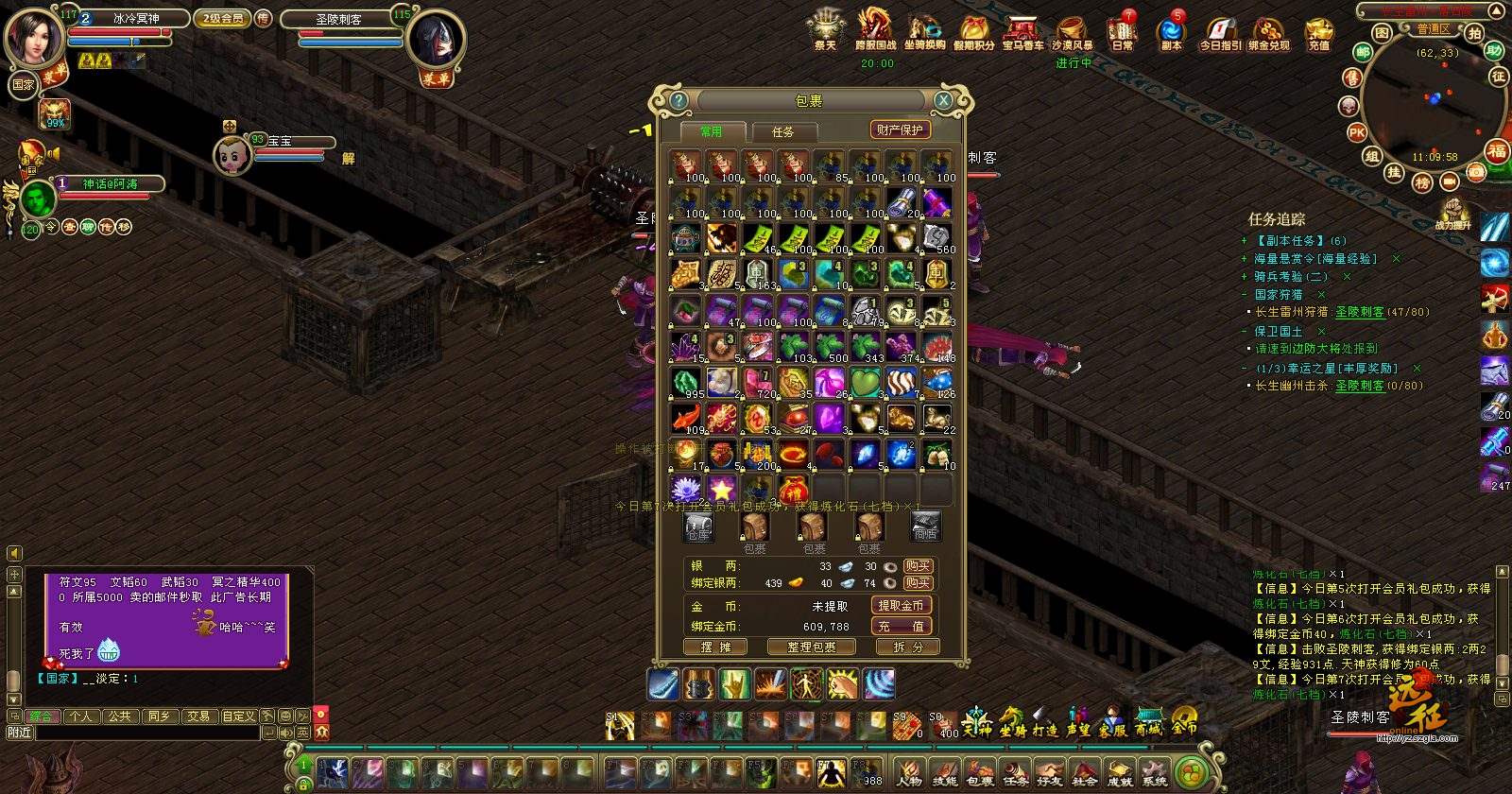Click the chat text input field
This screenshot has height=794, width=1512.
(146, 733)
